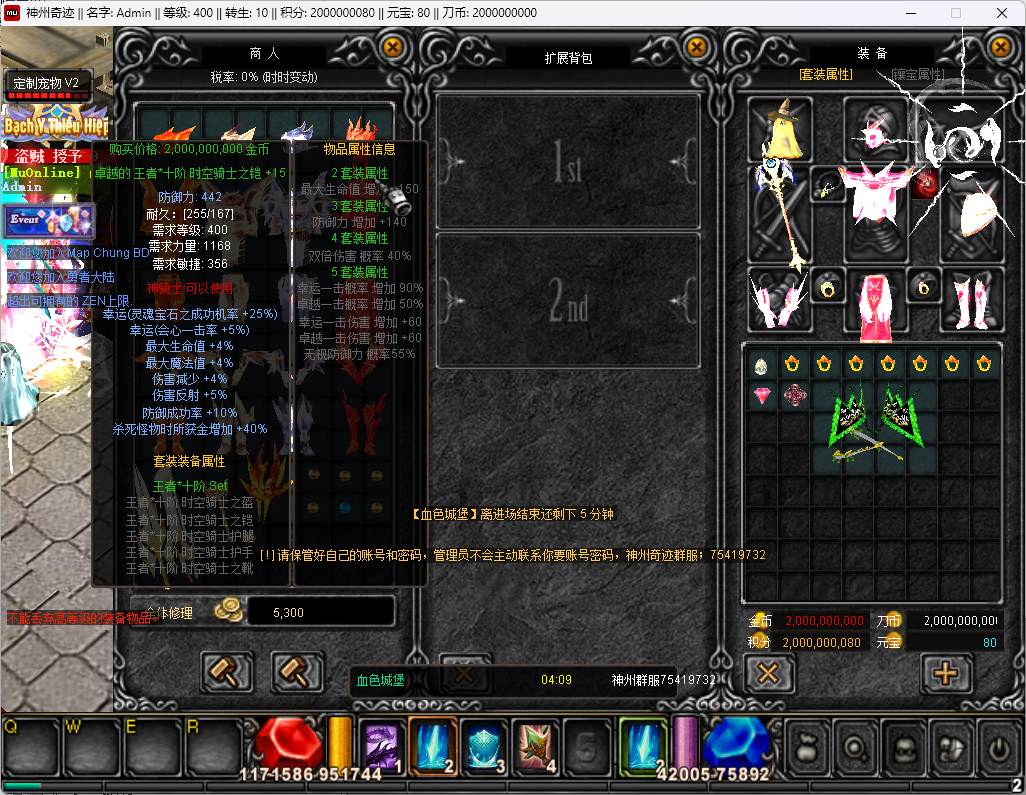Minimize the game window
1026x795 pixels.
(909, 13)
